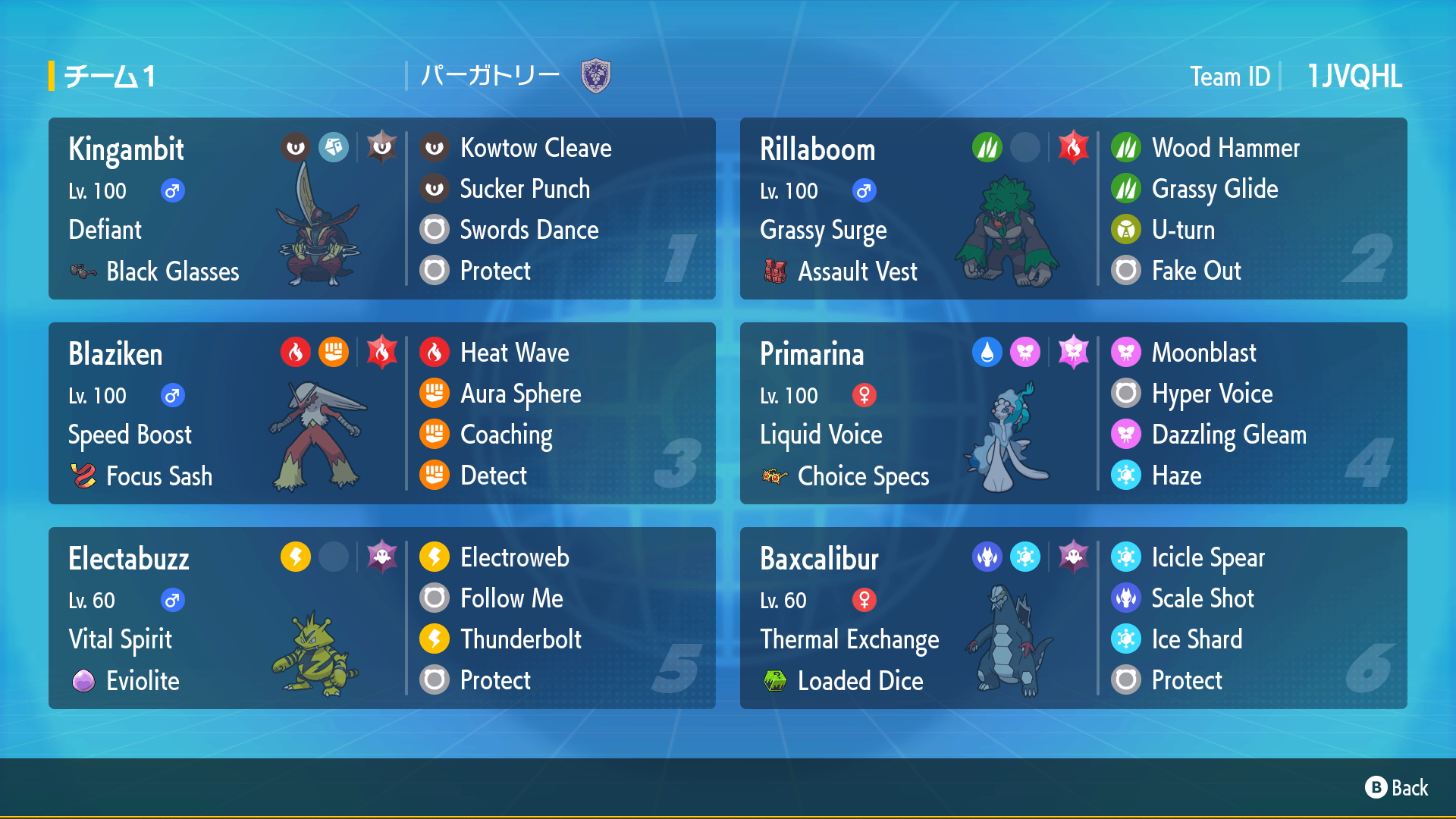Viewport: 1456px width, 819px height.
Task: Pick the Primarina team card
Action: pyautogui.click(x=1073, y=413)
